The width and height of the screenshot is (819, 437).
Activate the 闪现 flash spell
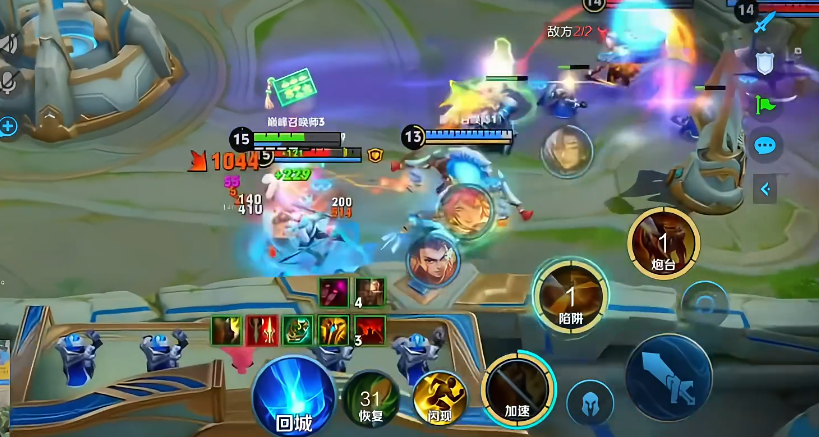[441, 399]
